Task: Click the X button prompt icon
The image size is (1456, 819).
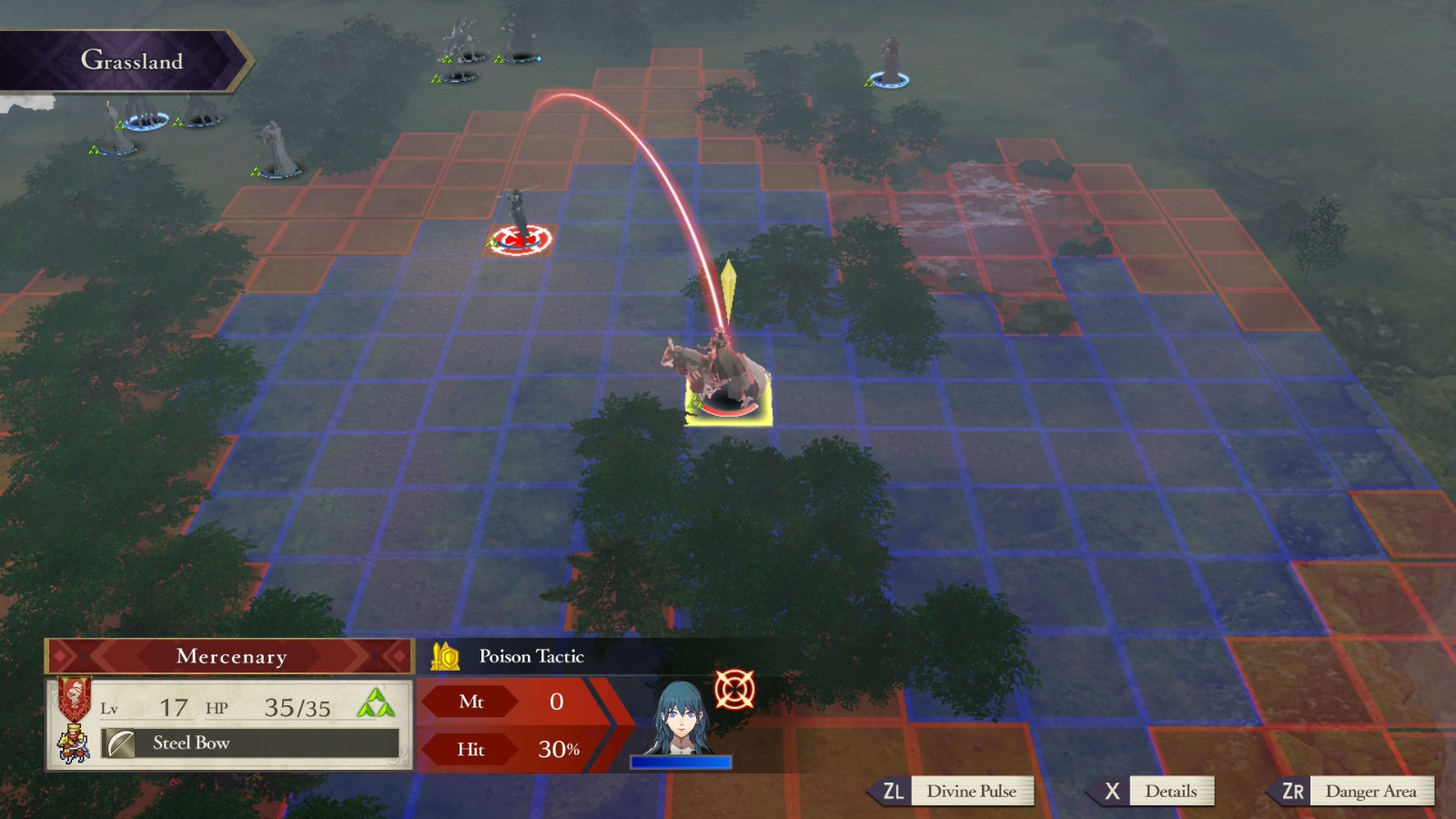Action: (x=1112, y=791)
